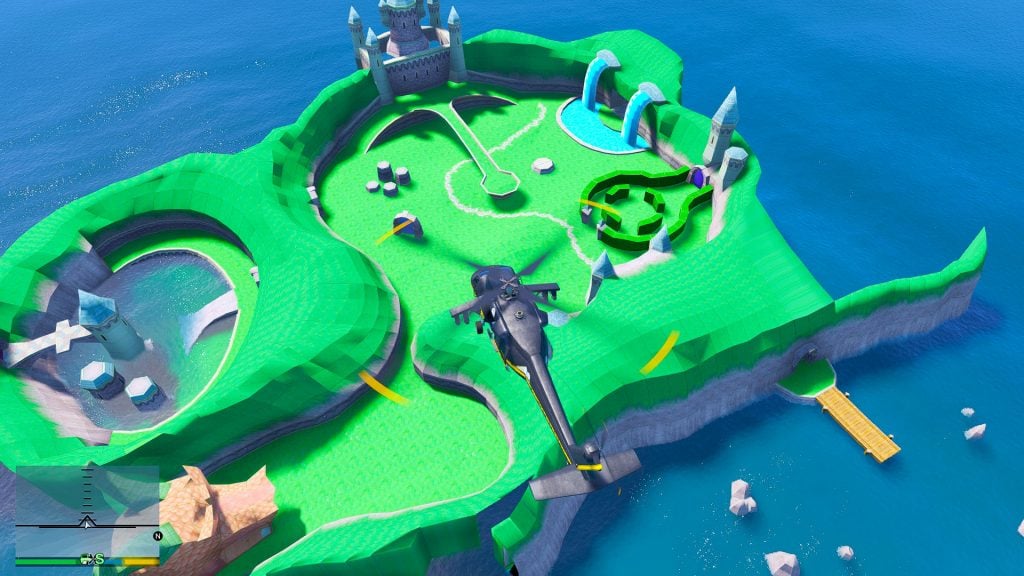Viewport: 1024px width, 576px height.
Task: Click the aircraft radar minimap
Action: (87, 509)
